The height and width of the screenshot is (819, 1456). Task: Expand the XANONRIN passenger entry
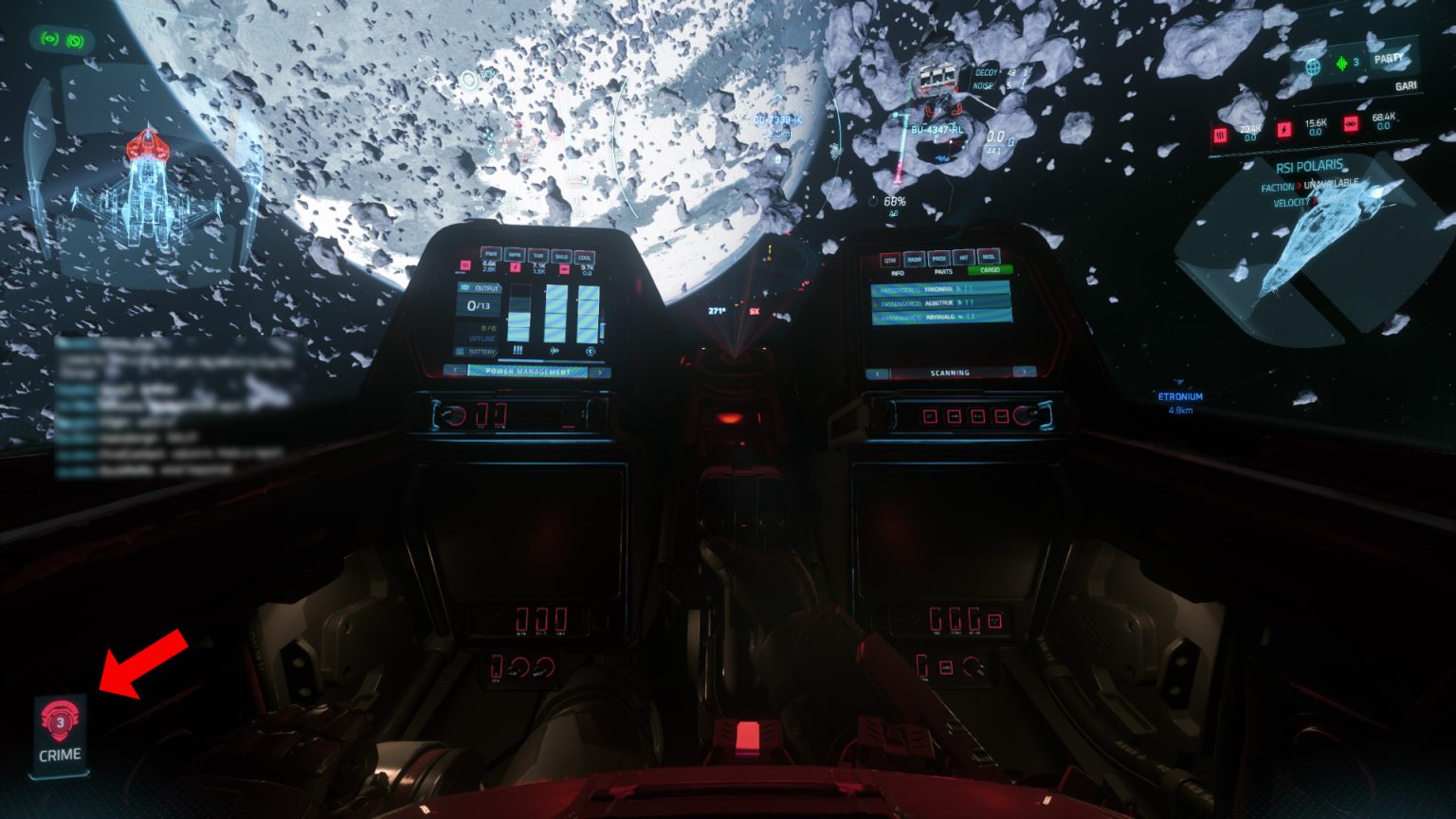pos(937,290)
